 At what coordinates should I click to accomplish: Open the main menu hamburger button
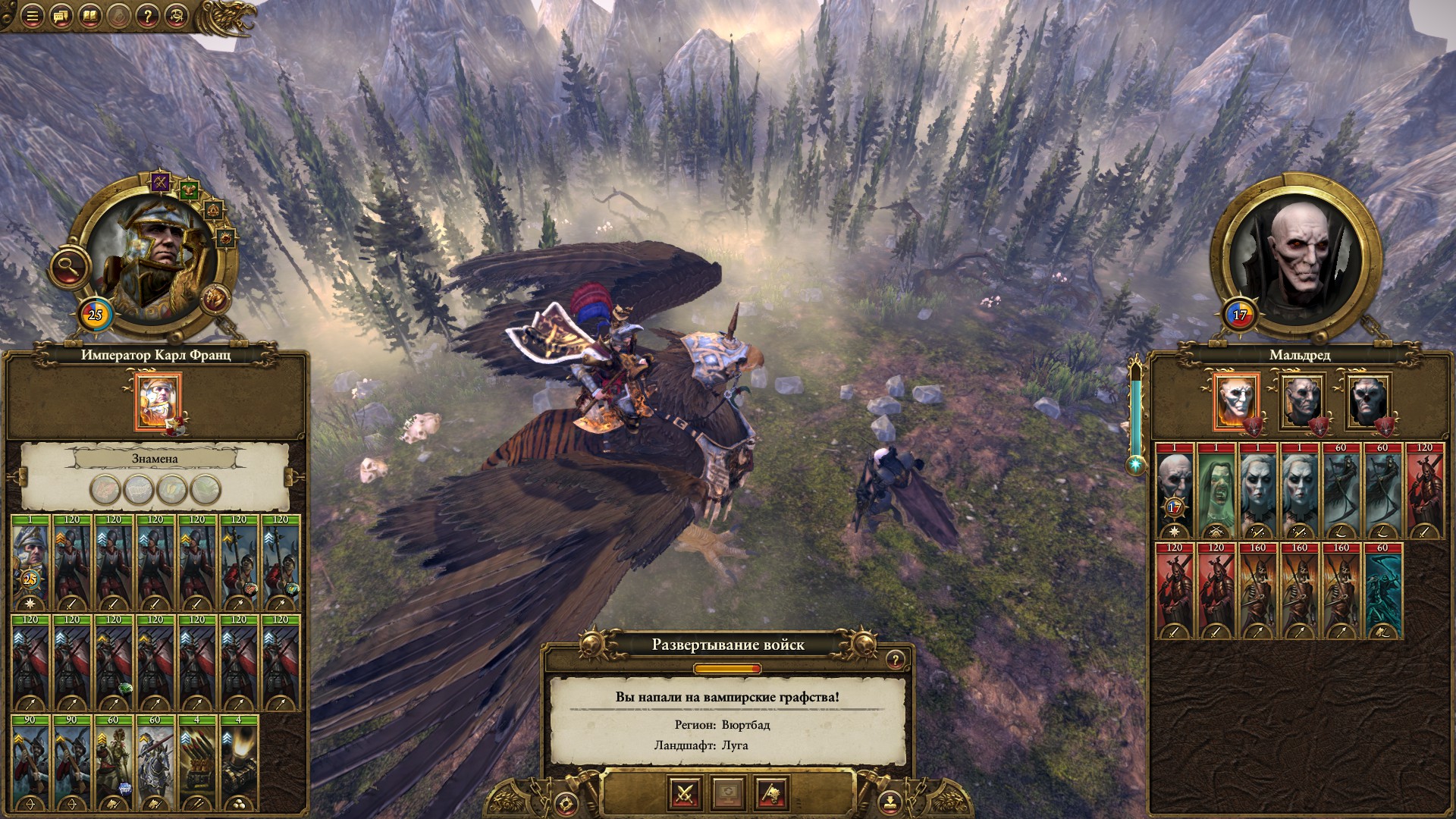32,16
